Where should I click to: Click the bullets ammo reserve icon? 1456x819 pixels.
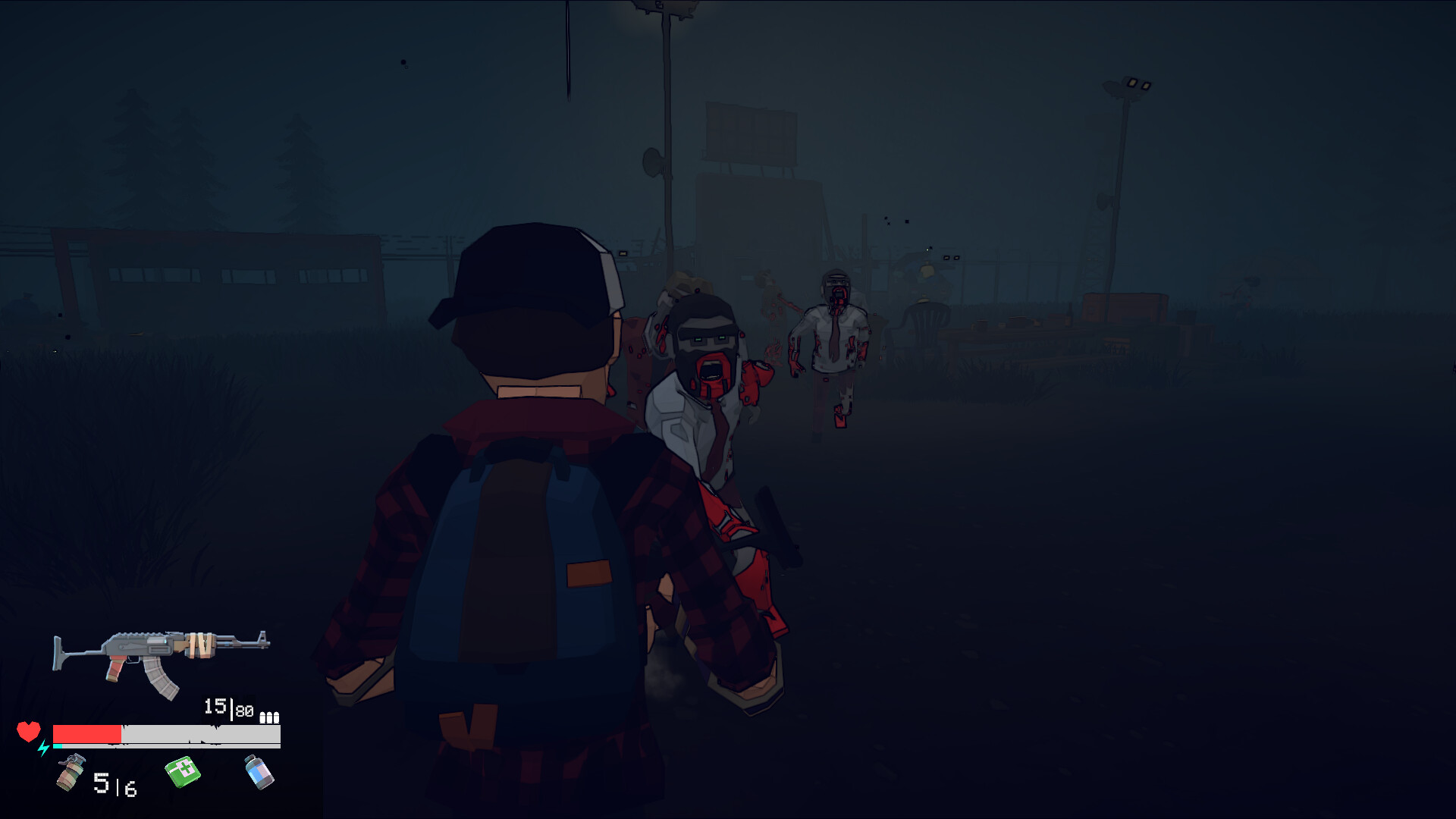point(270,716)
